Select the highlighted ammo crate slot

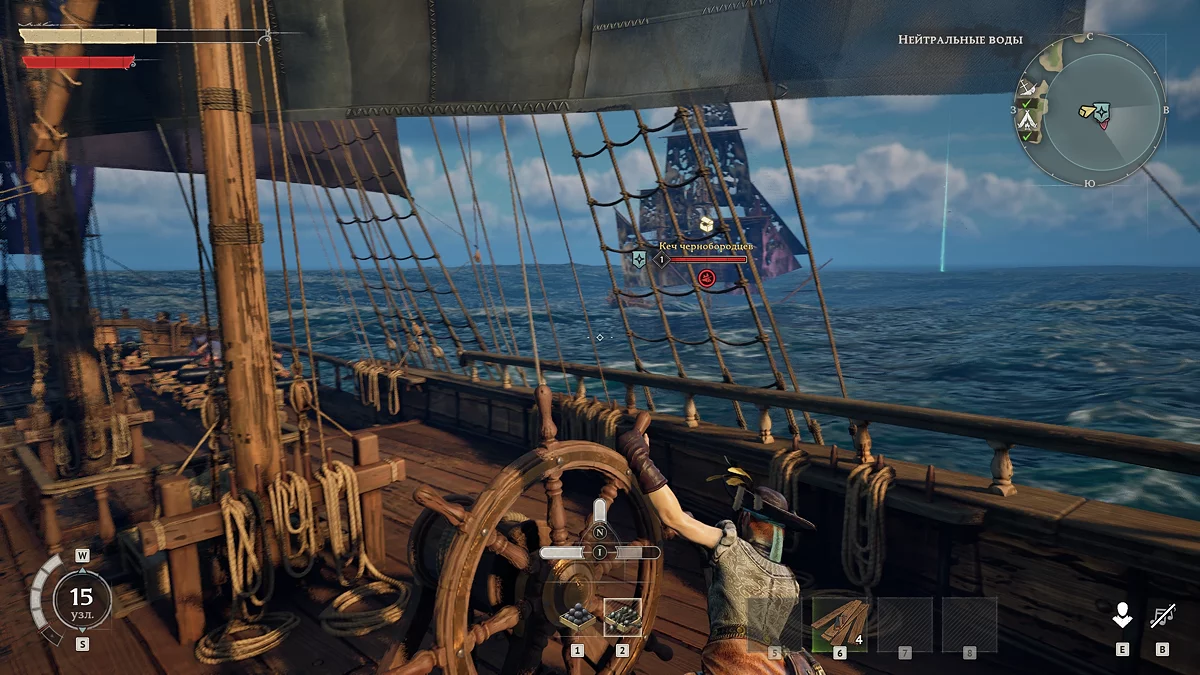point(622,618)
